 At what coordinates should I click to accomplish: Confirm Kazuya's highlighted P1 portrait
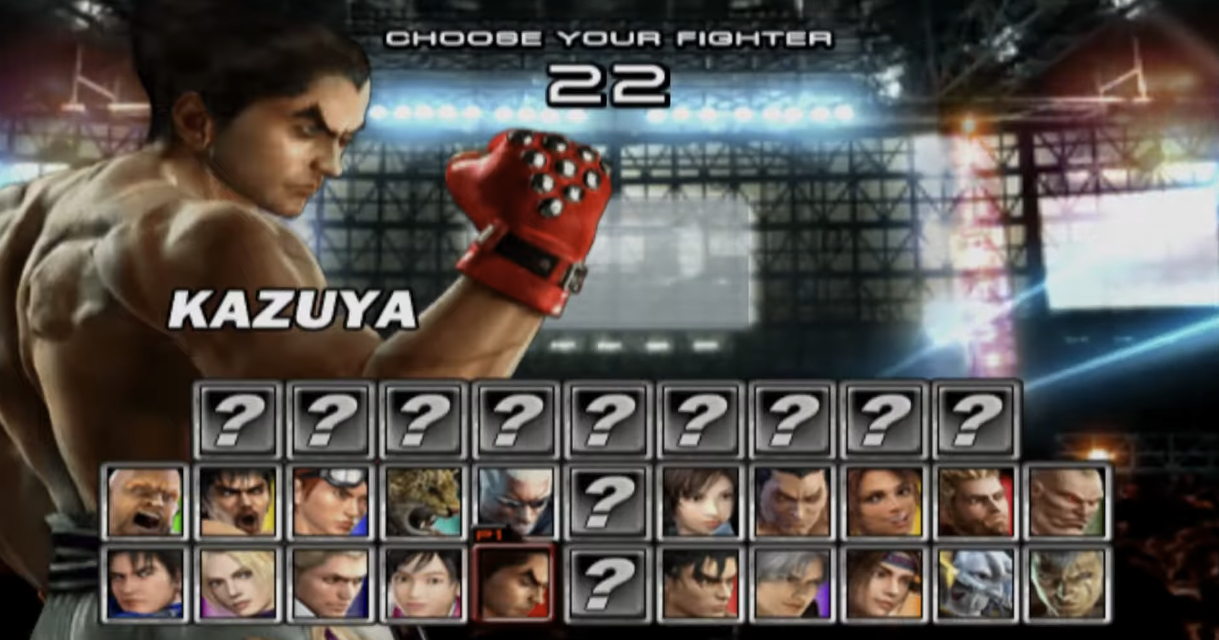click(x=515, y=582)
